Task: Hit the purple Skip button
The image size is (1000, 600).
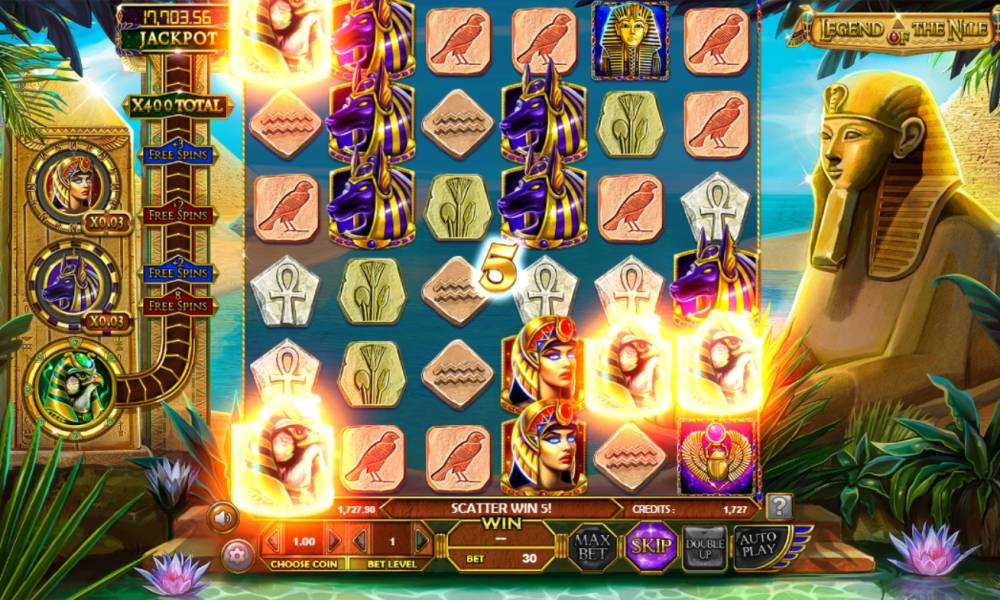Action: (x=650, y=546)
